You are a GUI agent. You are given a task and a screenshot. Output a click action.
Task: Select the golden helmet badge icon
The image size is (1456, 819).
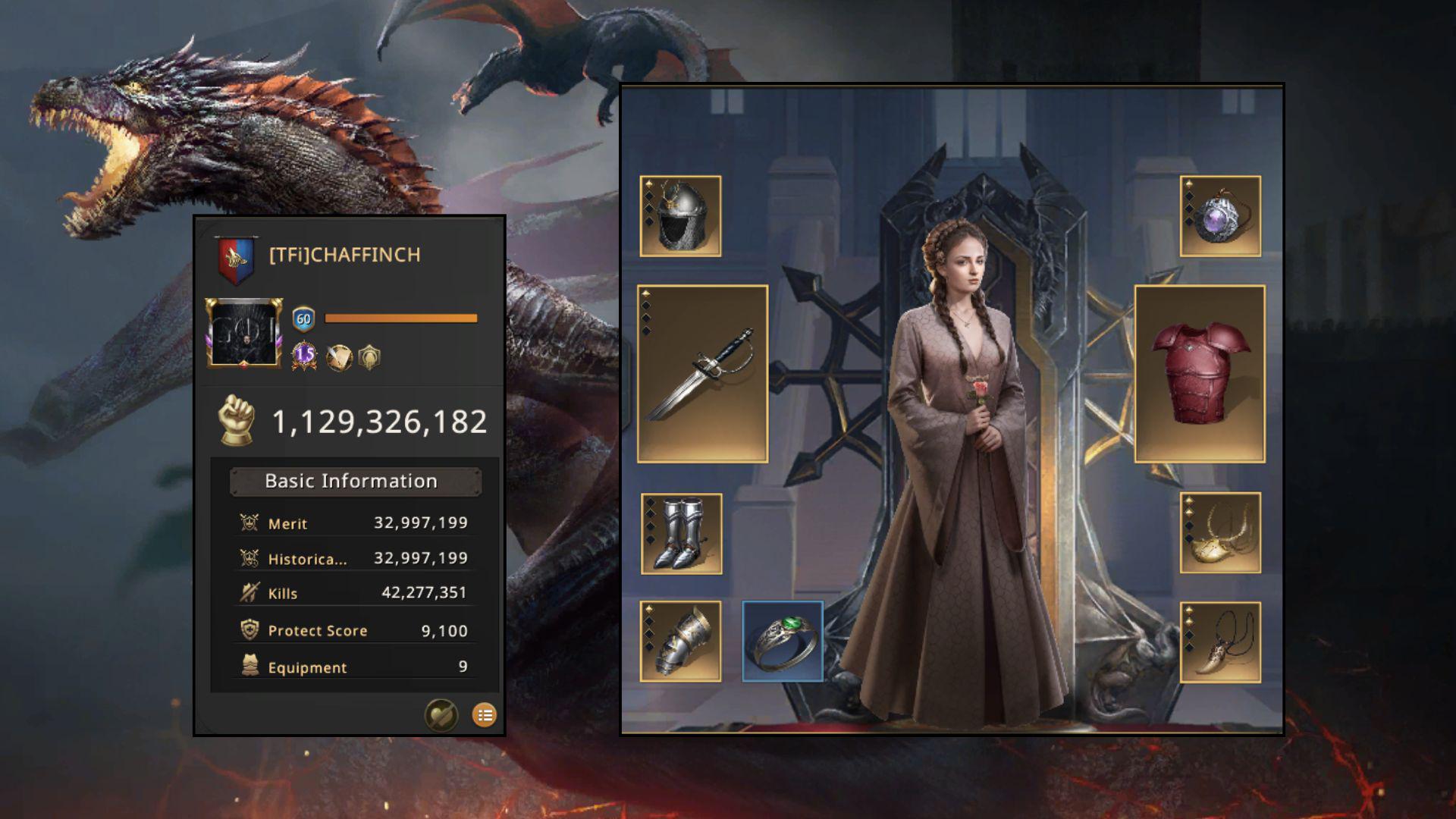tap(369, 357)
